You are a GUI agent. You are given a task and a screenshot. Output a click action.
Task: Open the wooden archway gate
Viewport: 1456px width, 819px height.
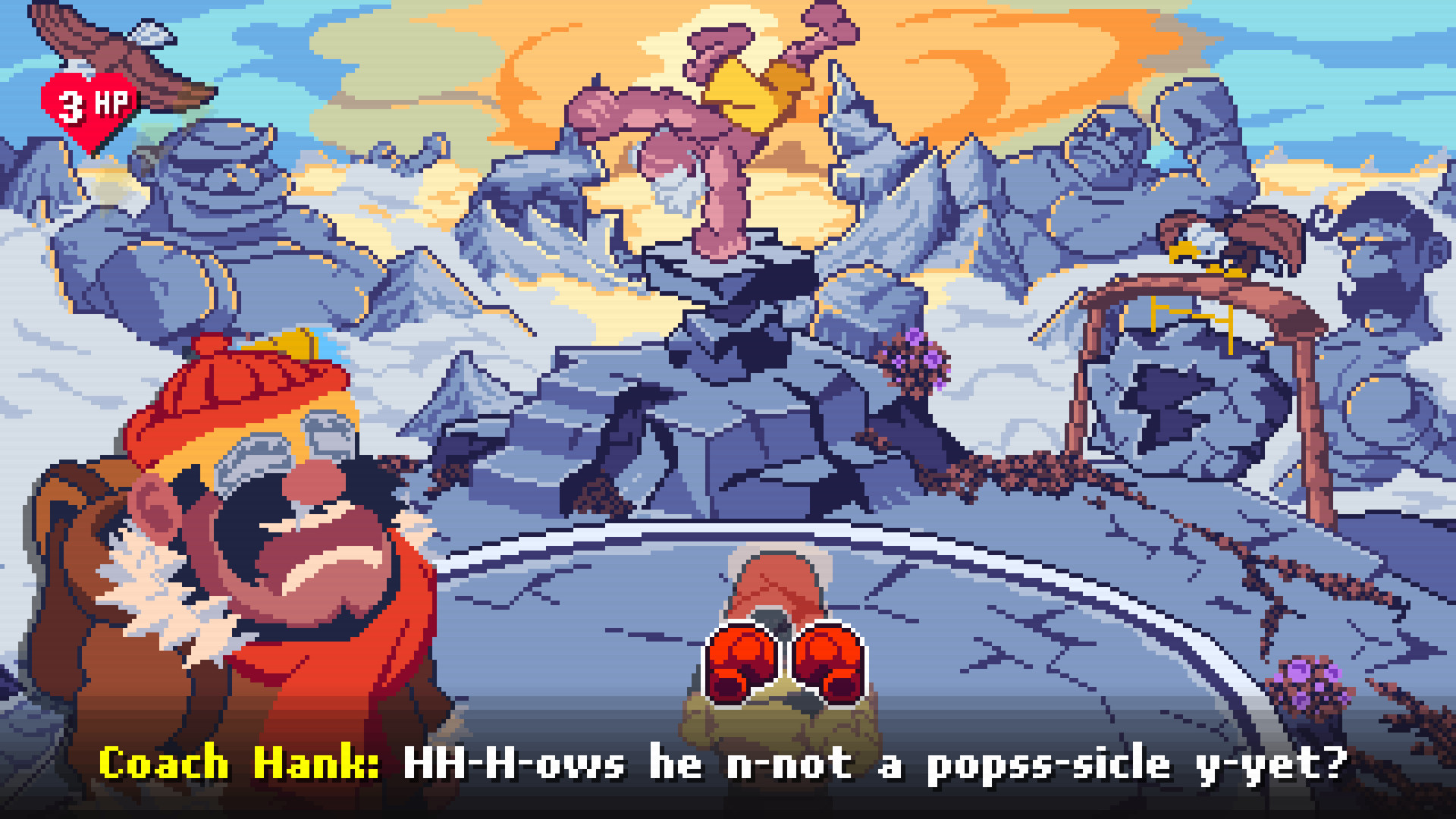(1198, 341)
